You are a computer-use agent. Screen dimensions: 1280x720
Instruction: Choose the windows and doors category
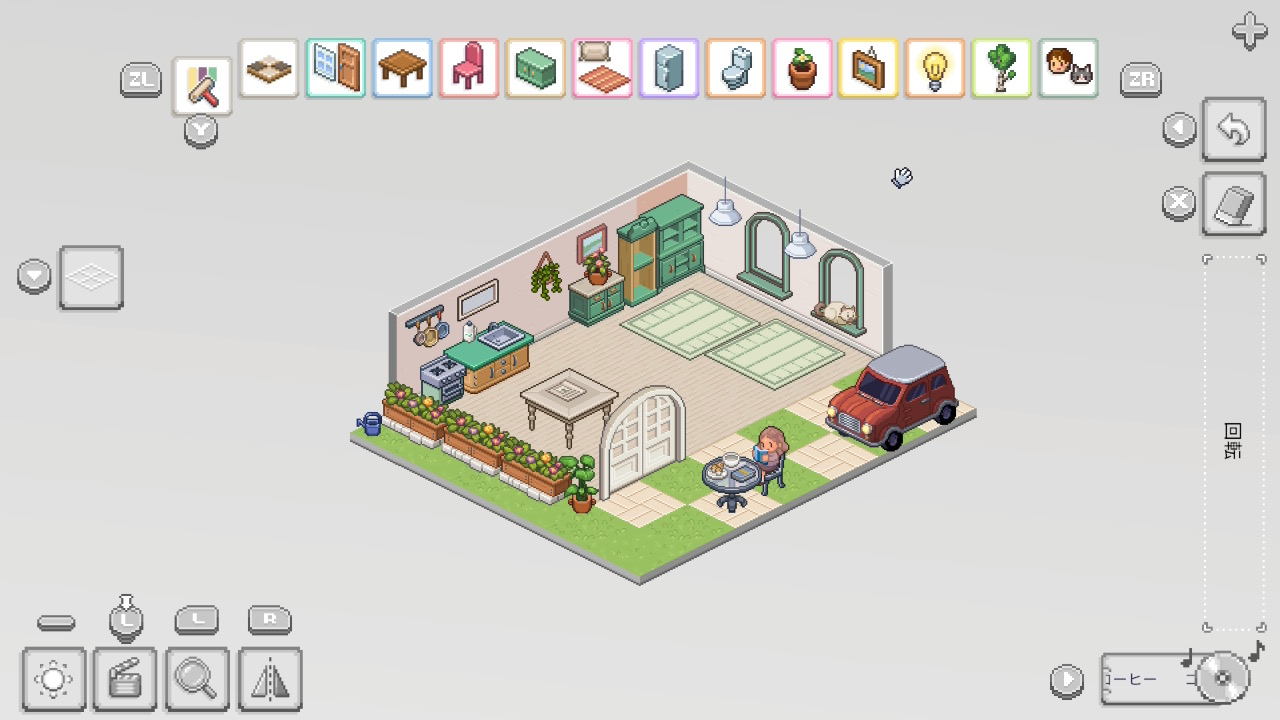(336, 68)
